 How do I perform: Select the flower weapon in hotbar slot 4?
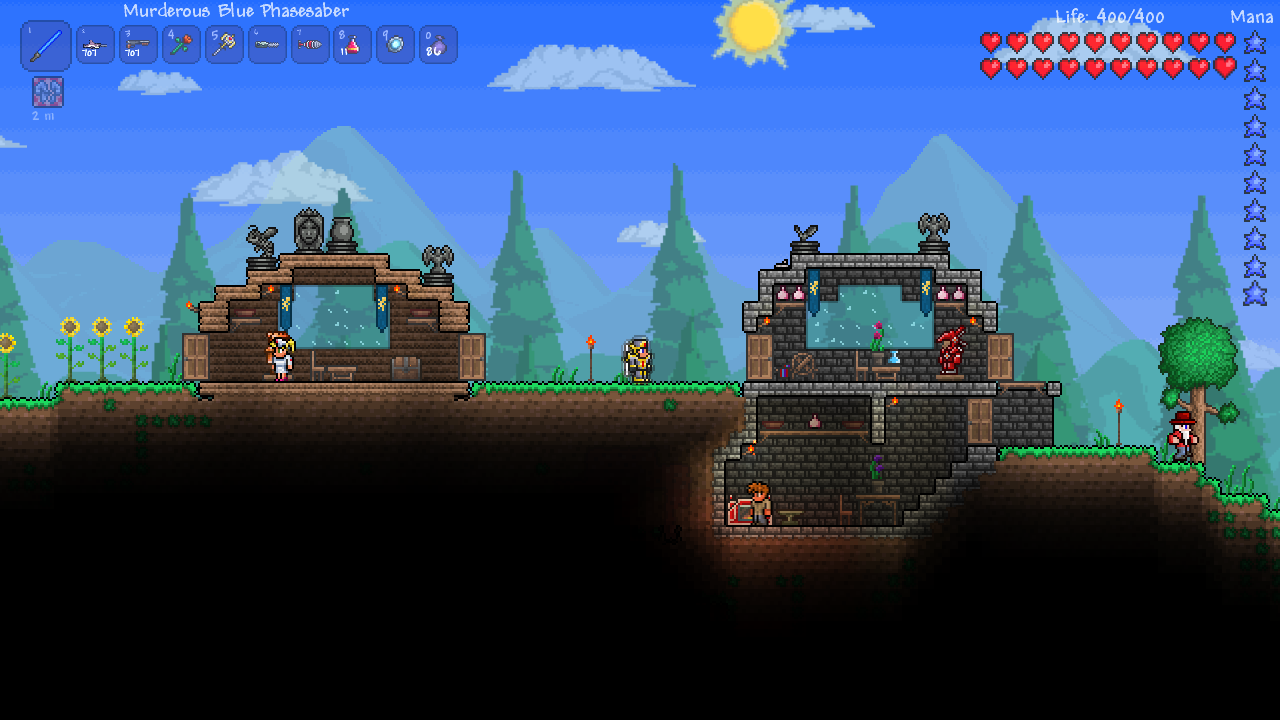point(181,44)
